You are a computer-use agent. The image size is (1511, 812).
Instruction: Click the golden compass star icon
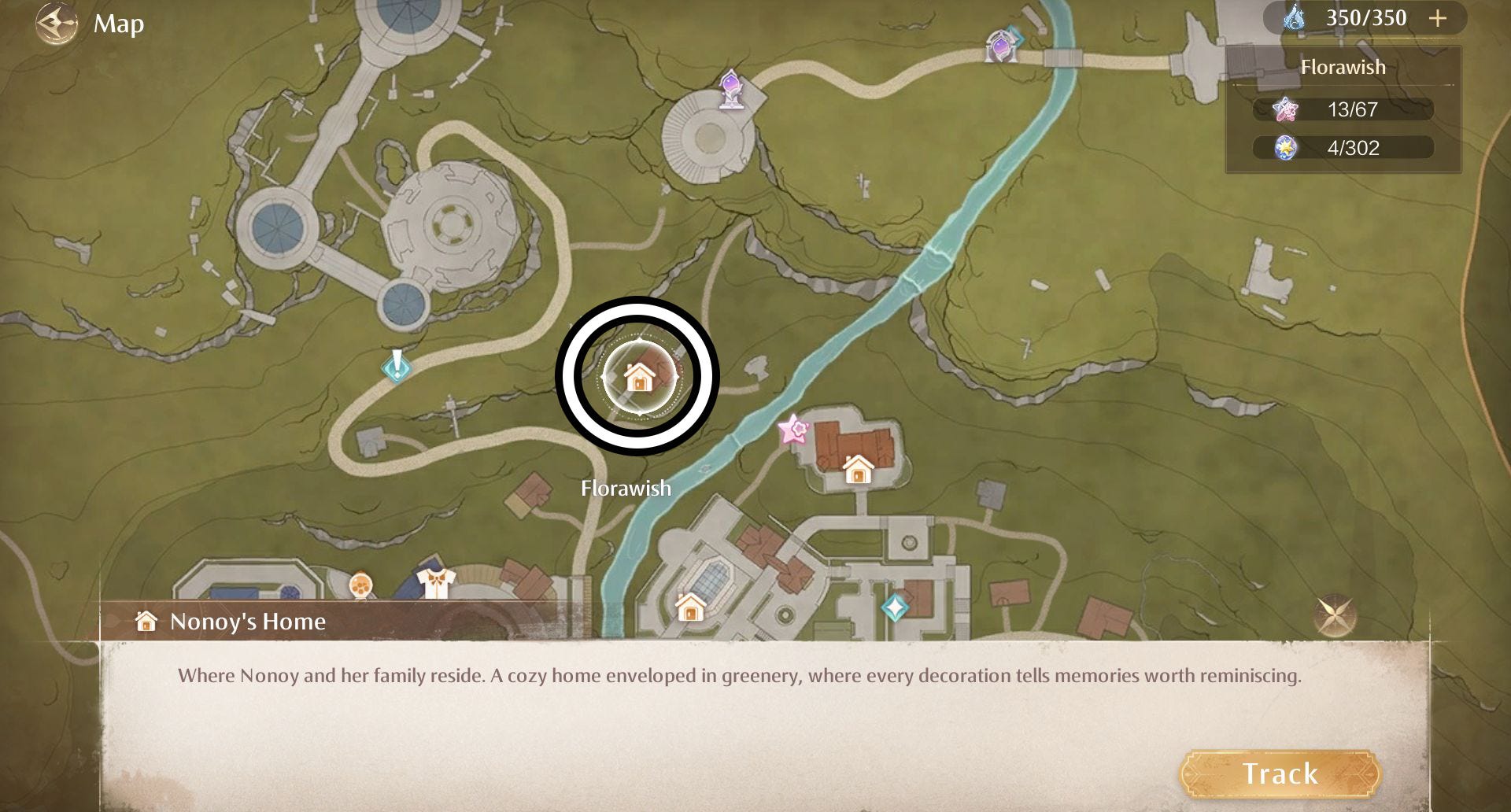click(1333, 616)
